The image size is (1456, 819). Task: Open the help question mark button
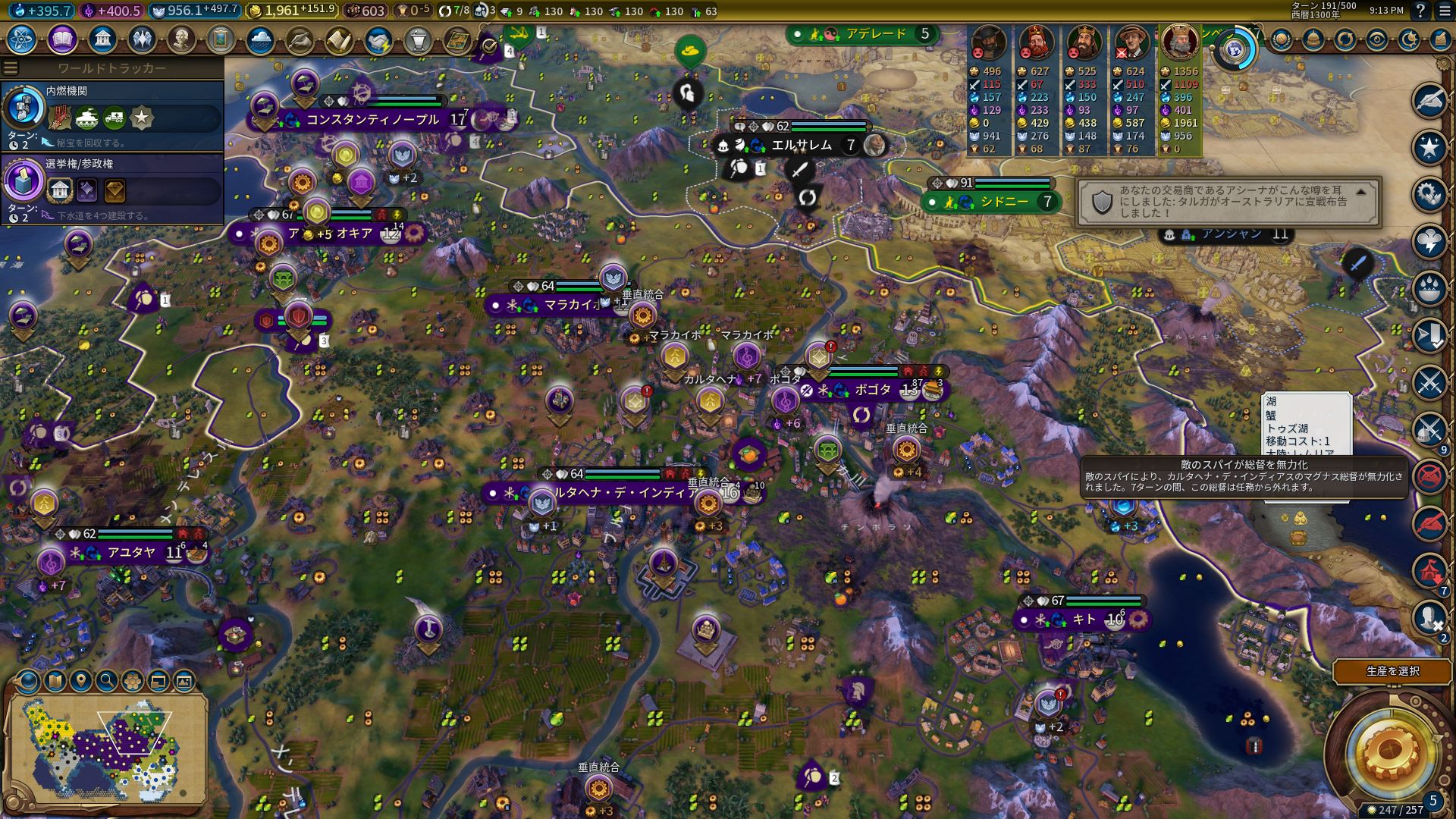(x=1420, y=11)
